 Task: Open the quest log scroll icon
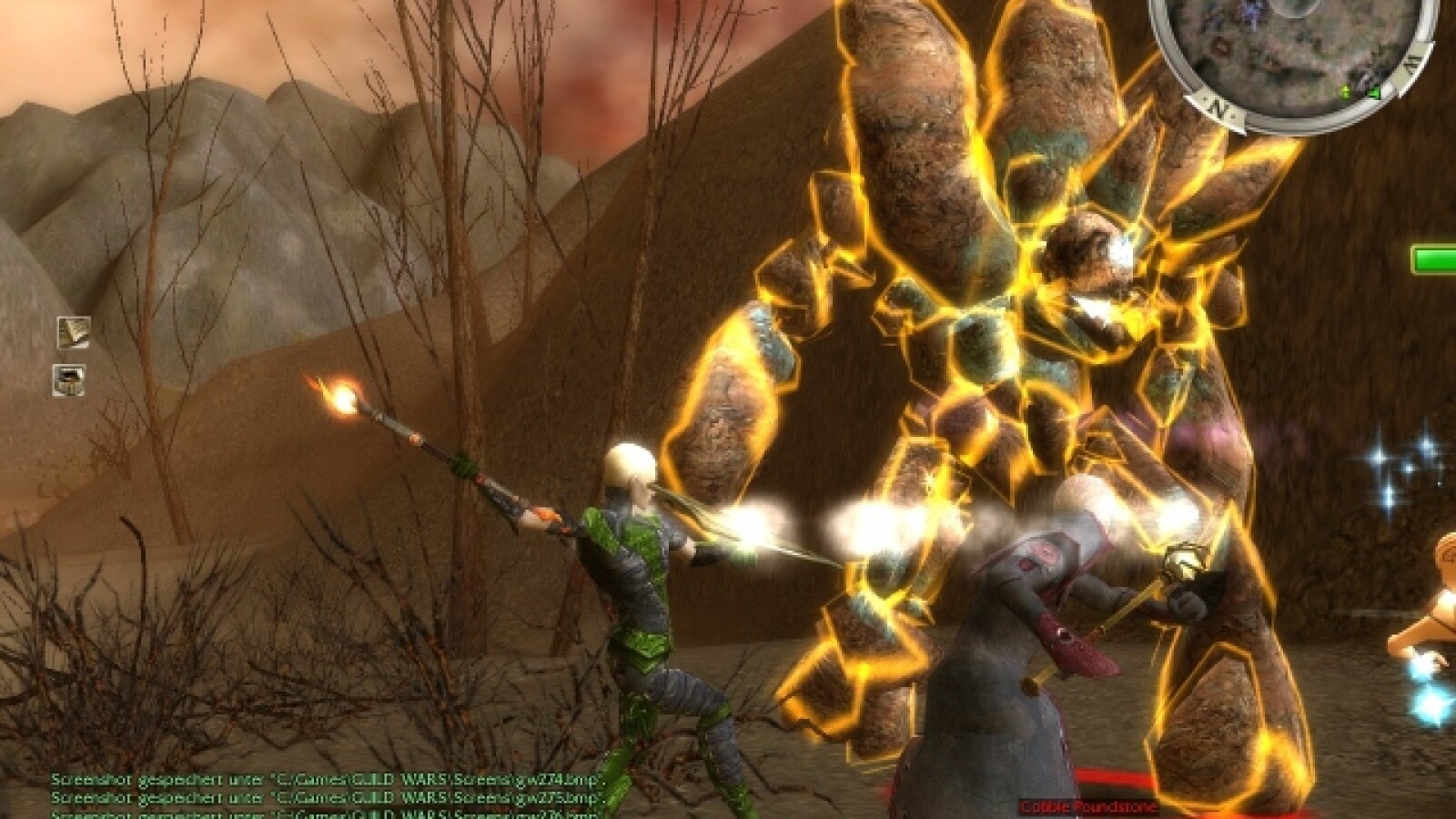coord(73,337)
